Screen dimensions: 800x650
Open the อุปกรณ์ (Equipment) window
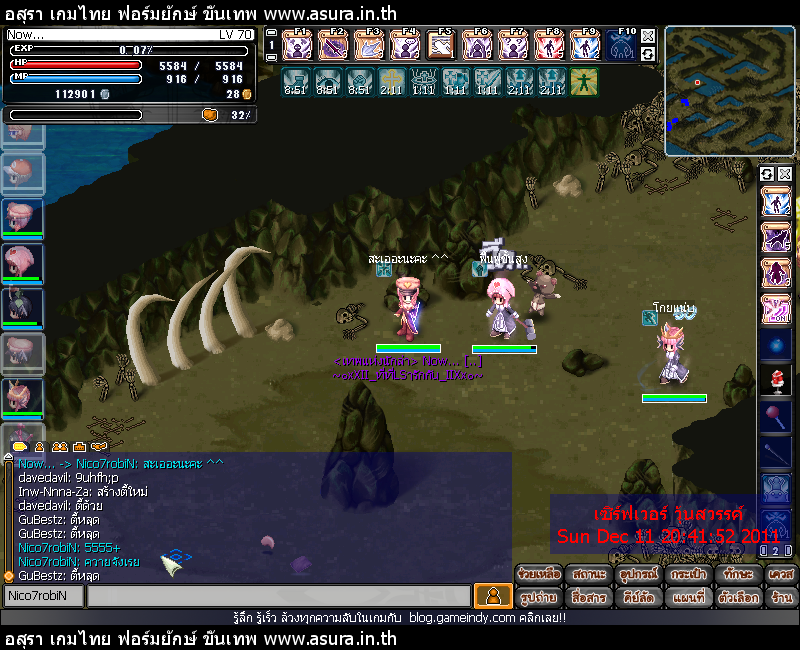pos(638,575)
